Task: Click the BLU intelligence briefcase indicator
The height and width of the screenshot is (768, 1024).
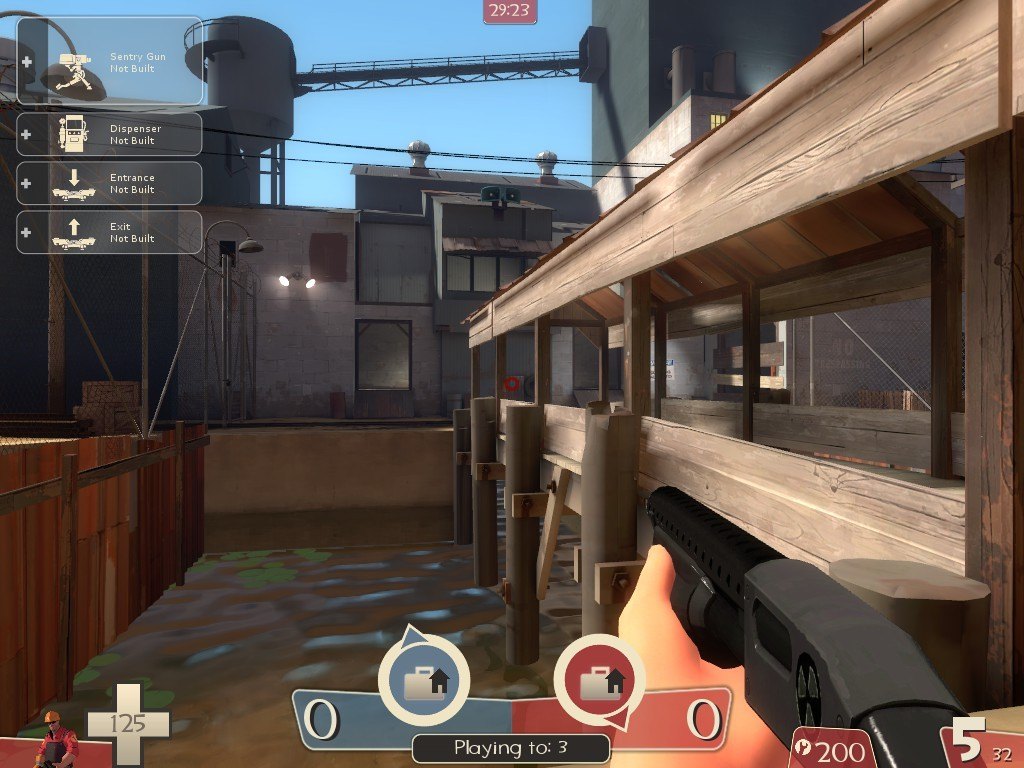Action: (423, 681)
